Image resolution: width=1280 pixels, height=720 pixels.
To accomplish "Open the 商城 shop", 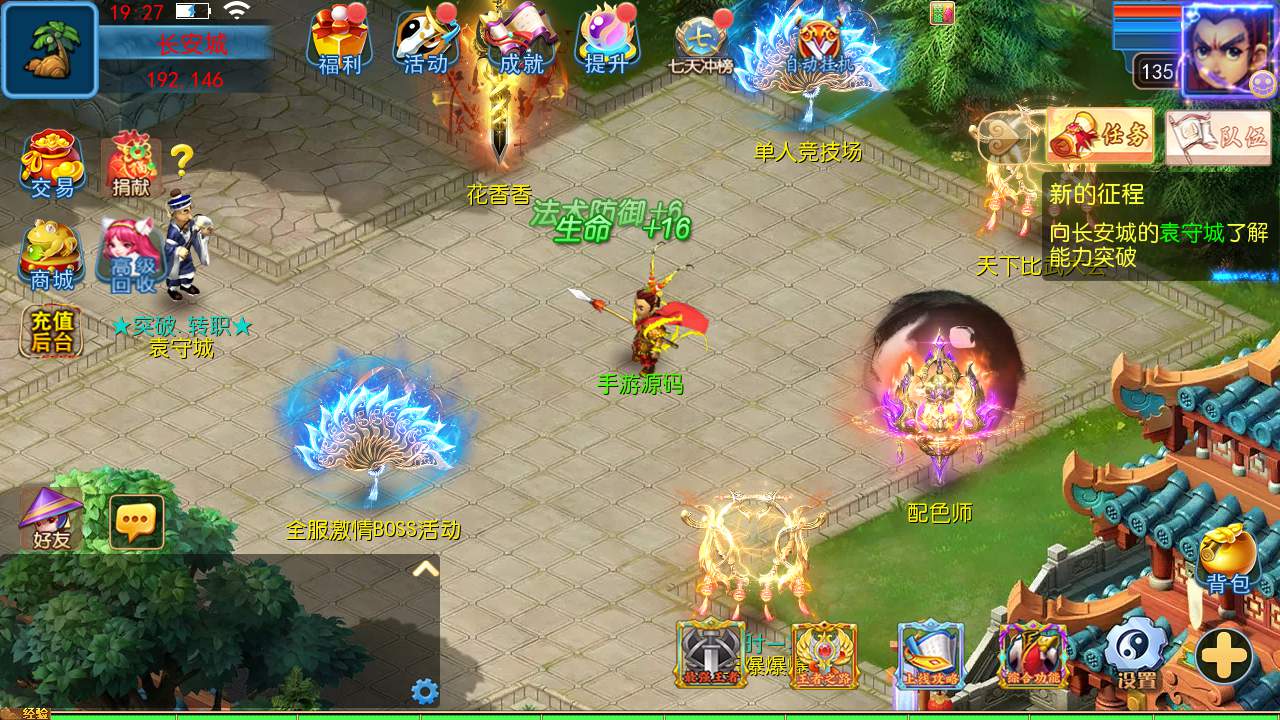I will (52, 255).
